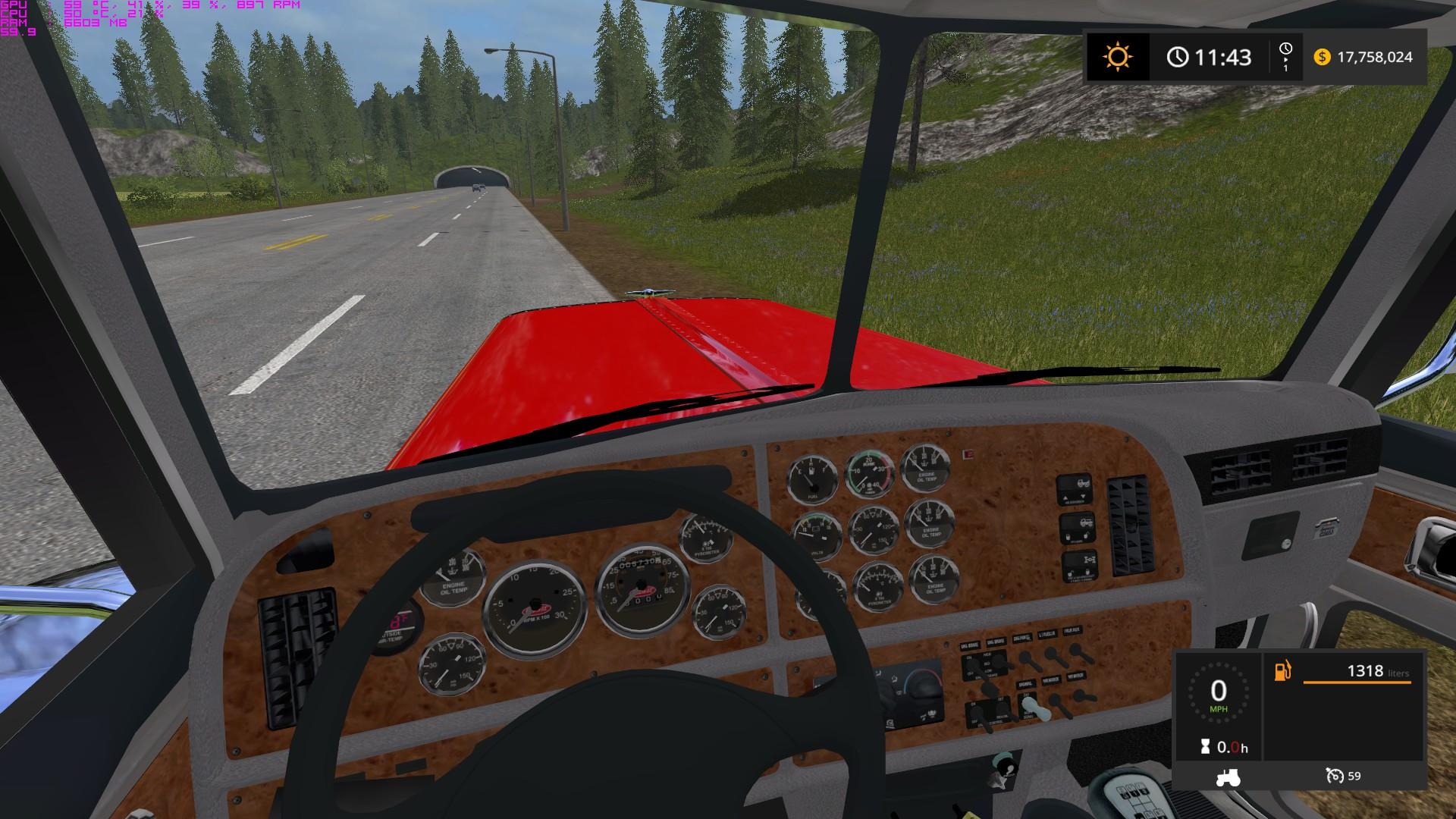Click the sun weather icon
The width and height of the screenshot is (1456, 819).
(x=1117, y=57)
